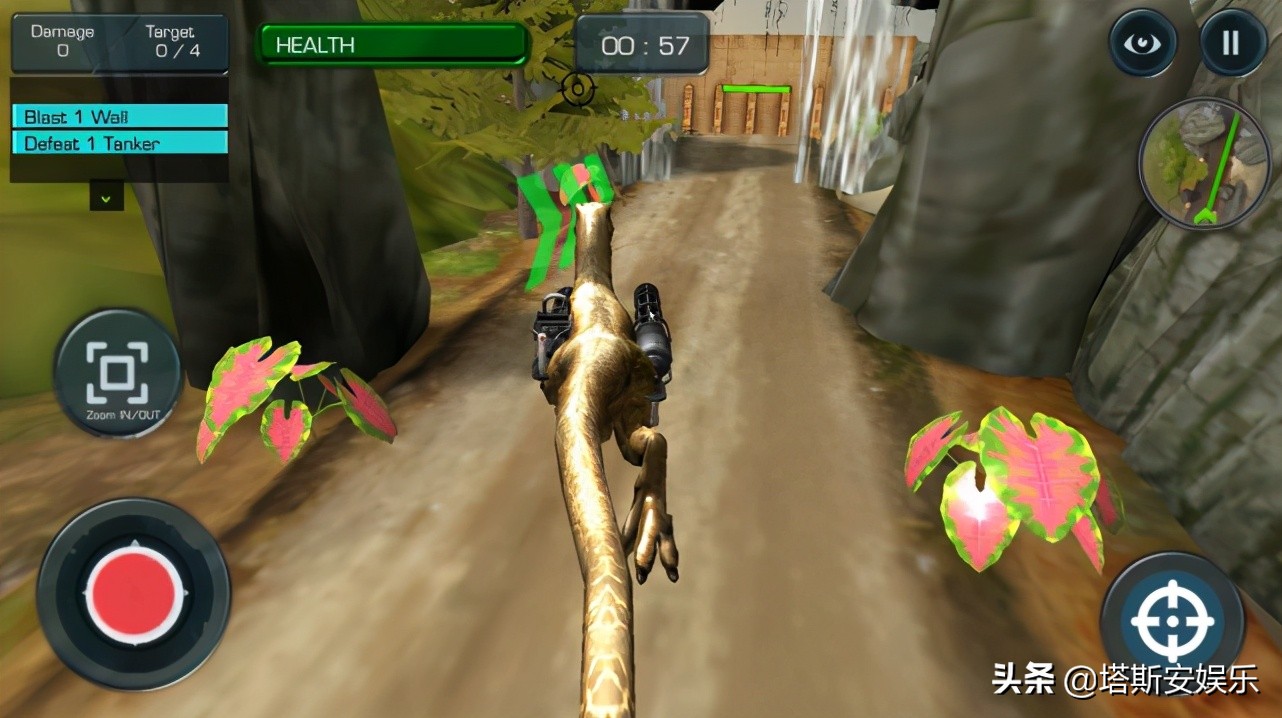
Task: Toggle the eye camera view button
Action: point(1142,43)
